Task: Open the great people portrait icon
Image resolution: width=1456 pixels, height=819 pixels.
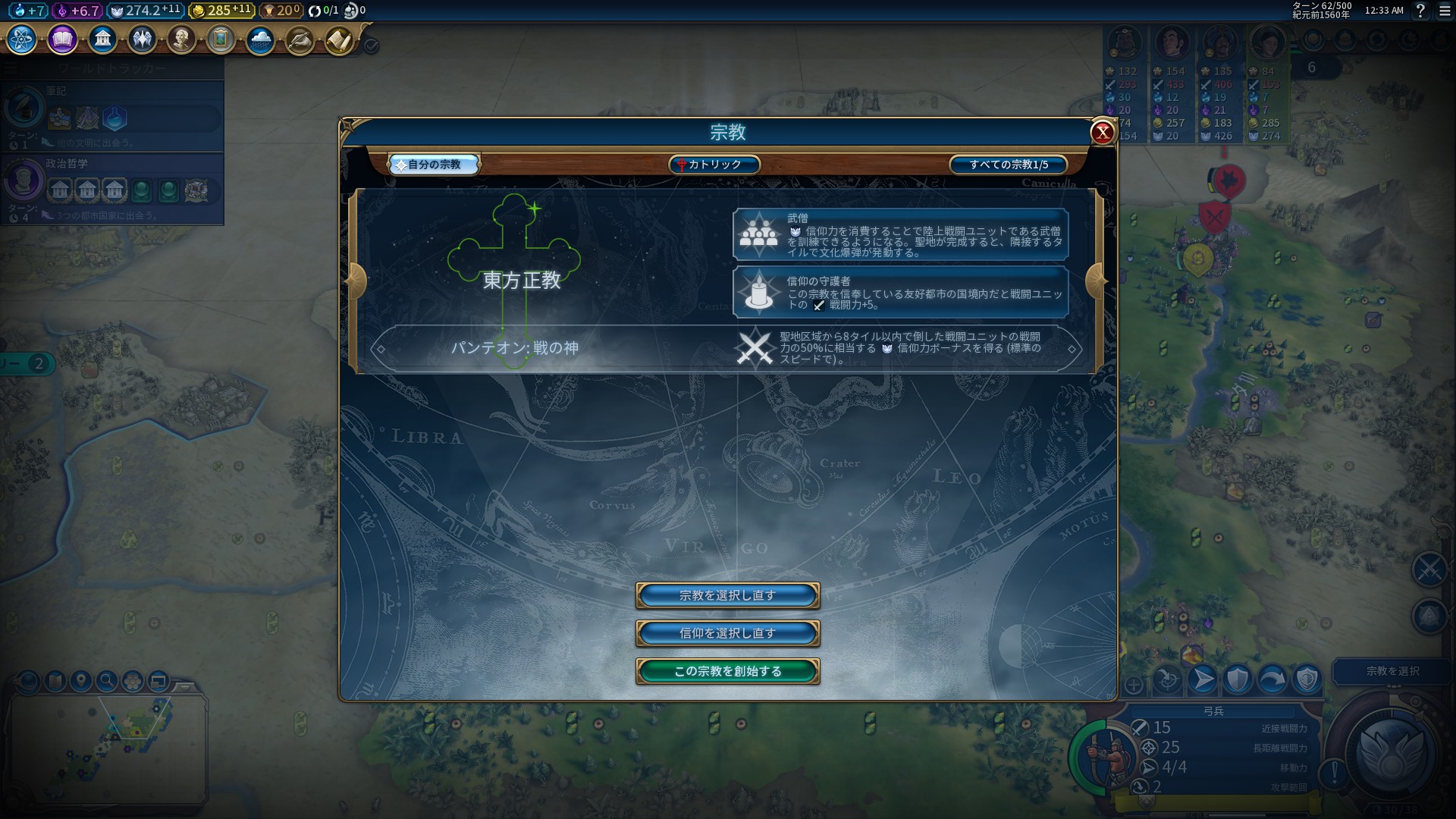Action: pyautogui.click(x=181, y=39)
